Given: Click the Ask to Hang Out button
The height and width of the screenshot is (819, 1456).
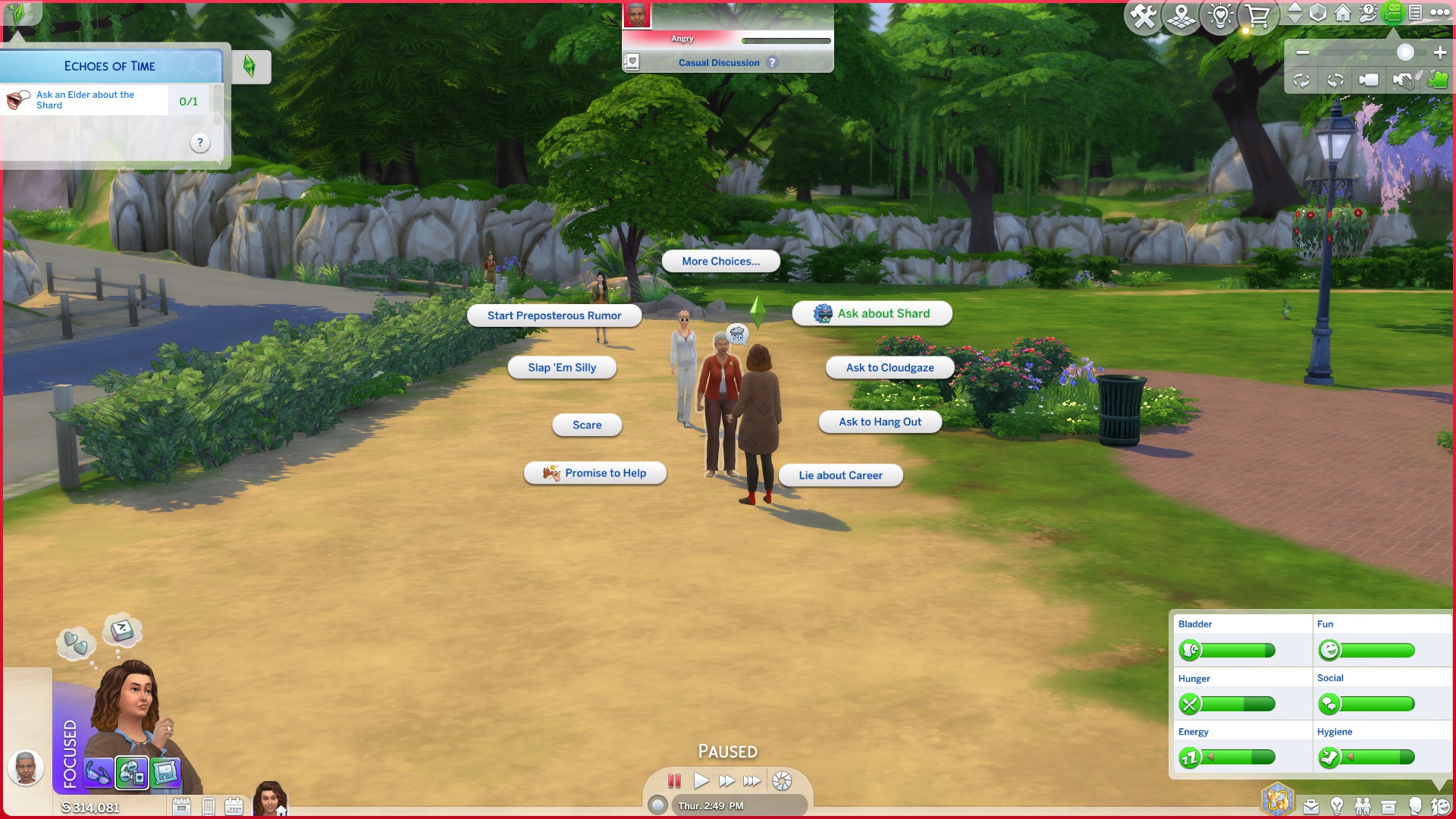Looking at the screenshot, I should click(x=880, y=422).
